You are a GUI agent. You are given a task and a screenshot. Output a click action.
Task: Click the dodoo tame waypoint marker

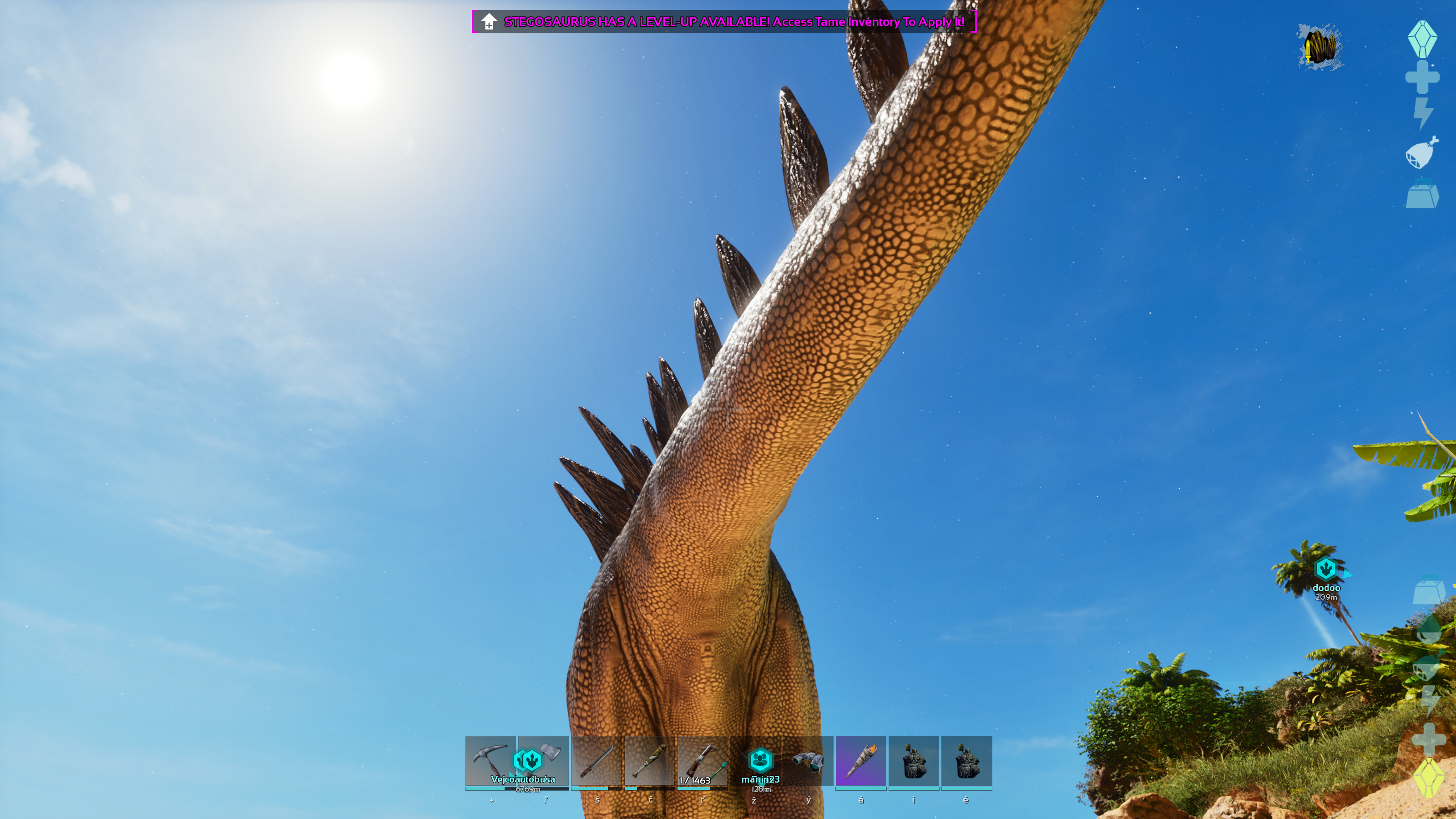pyautogui.click(x=1325, y=569)
